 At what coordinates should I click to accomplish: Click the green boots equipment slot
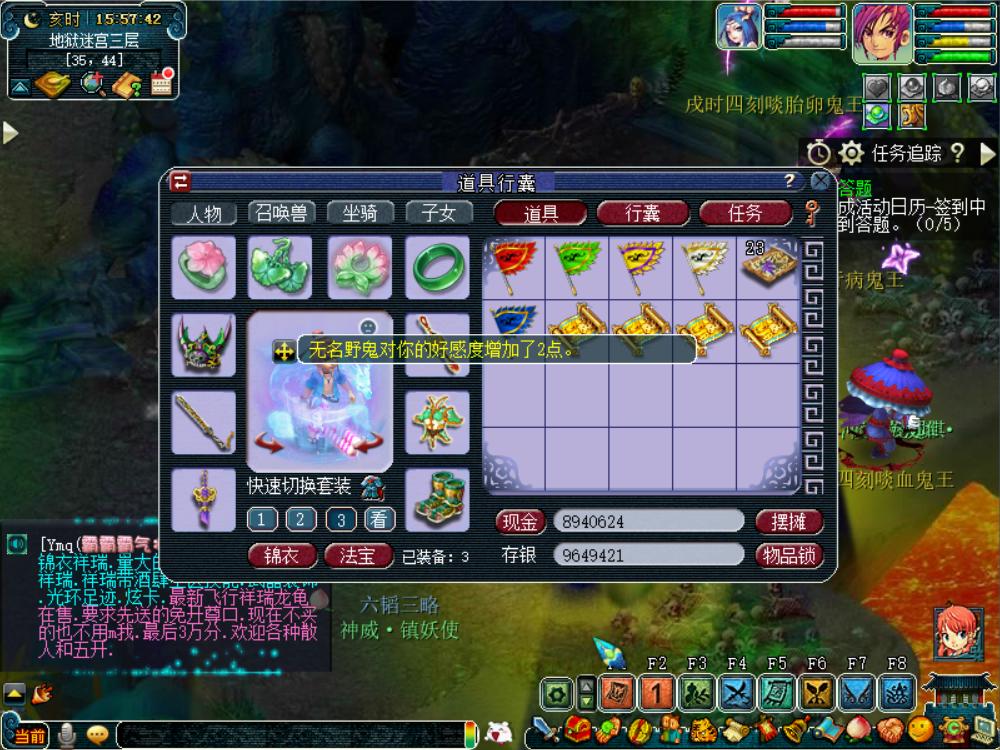(437, 498)
